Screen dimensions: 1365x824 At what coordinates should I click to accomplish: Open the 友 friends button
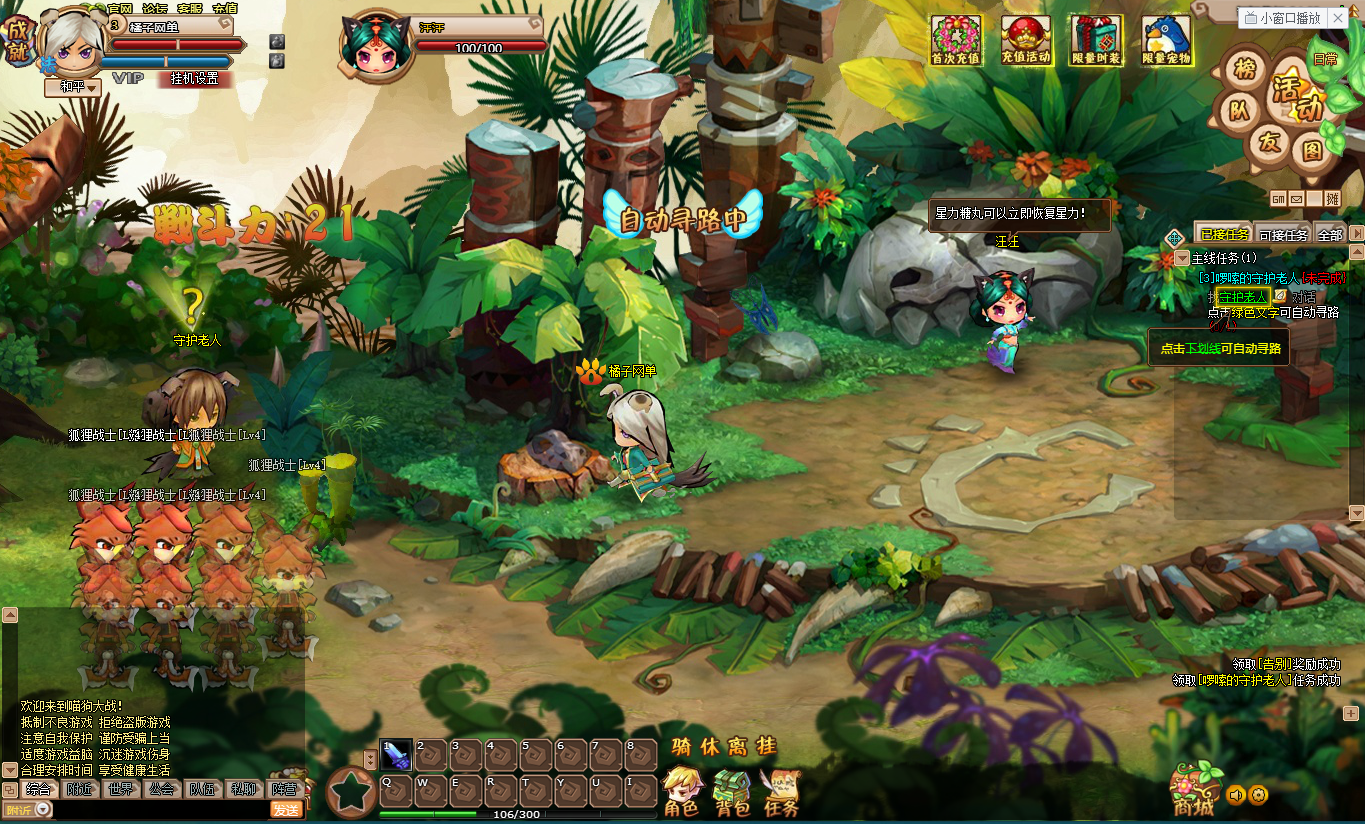(x=1270, y=143)
